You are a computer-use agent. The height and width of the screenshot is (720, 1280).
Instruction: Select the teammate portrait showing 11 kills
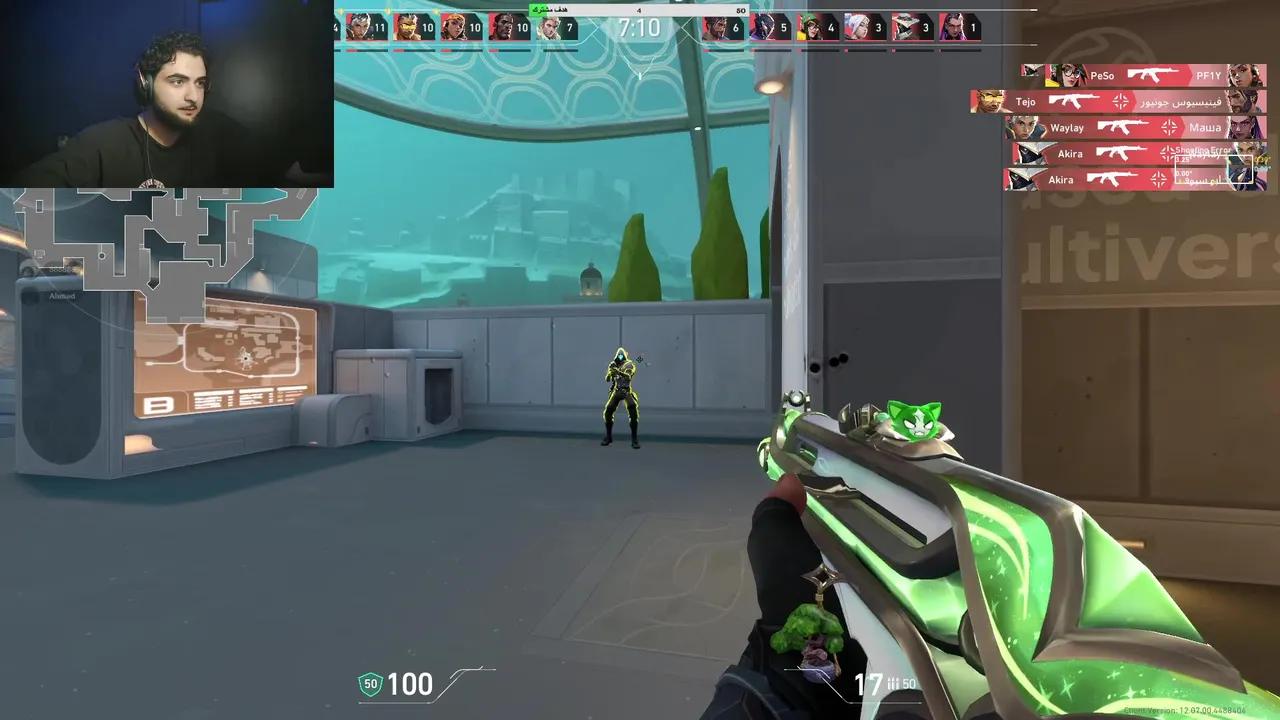pyautogui.click(x=365, y=28)
